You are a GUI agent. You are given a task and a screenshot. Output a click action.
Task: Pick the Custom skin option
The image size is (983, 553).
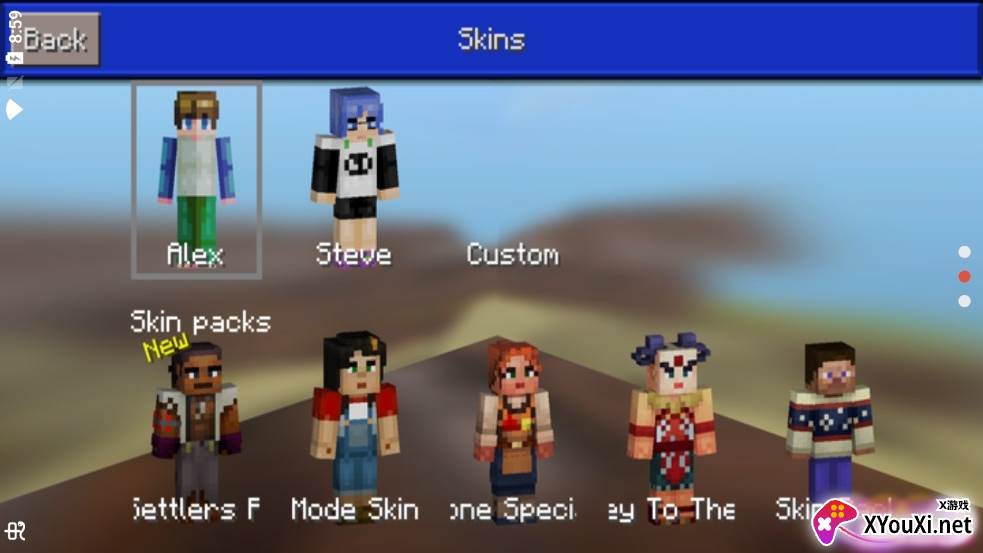(512, 254)
